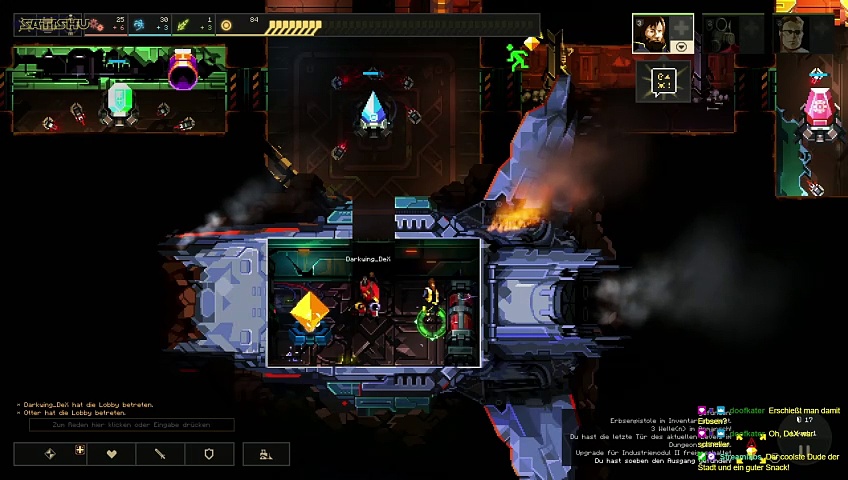Screen dimensions: 848x480
Task: Choose the sword offensive module category
Action: (160, 454)
